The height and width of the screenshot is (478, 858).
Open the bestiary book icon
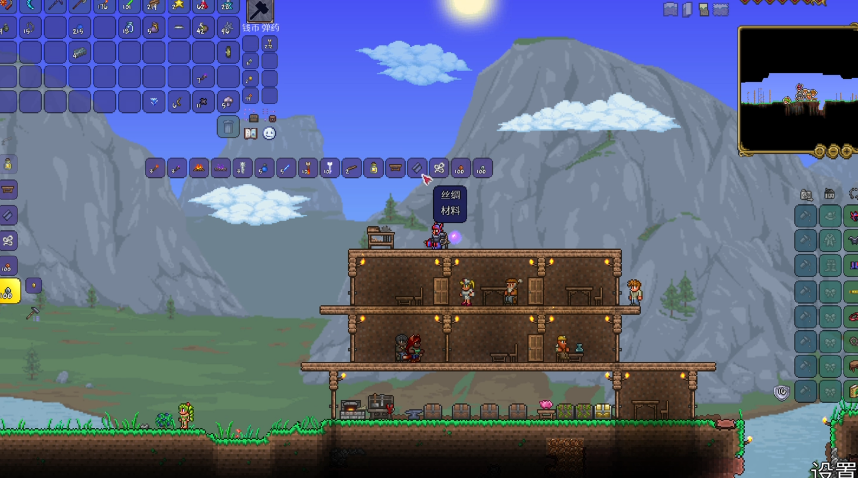pos(251,133)
